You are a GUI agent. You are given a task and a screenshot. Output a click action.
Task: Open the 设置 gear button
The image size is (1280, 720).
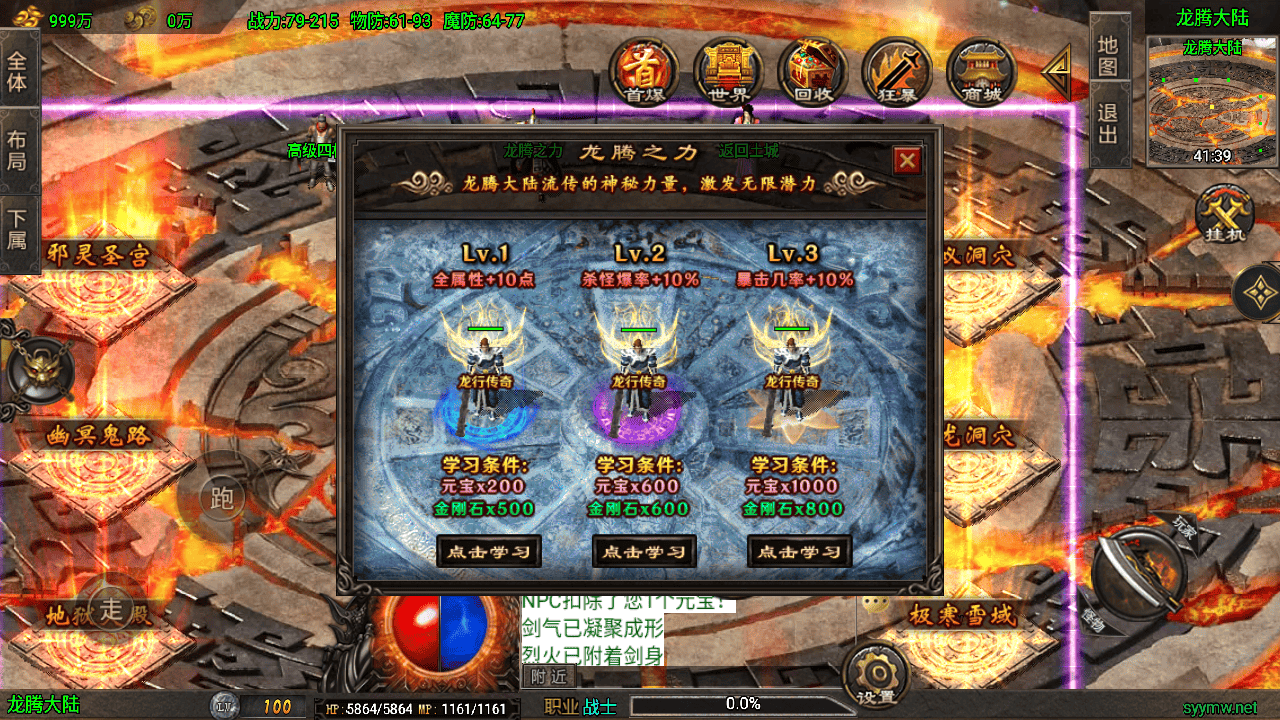[x=876, y=675]
